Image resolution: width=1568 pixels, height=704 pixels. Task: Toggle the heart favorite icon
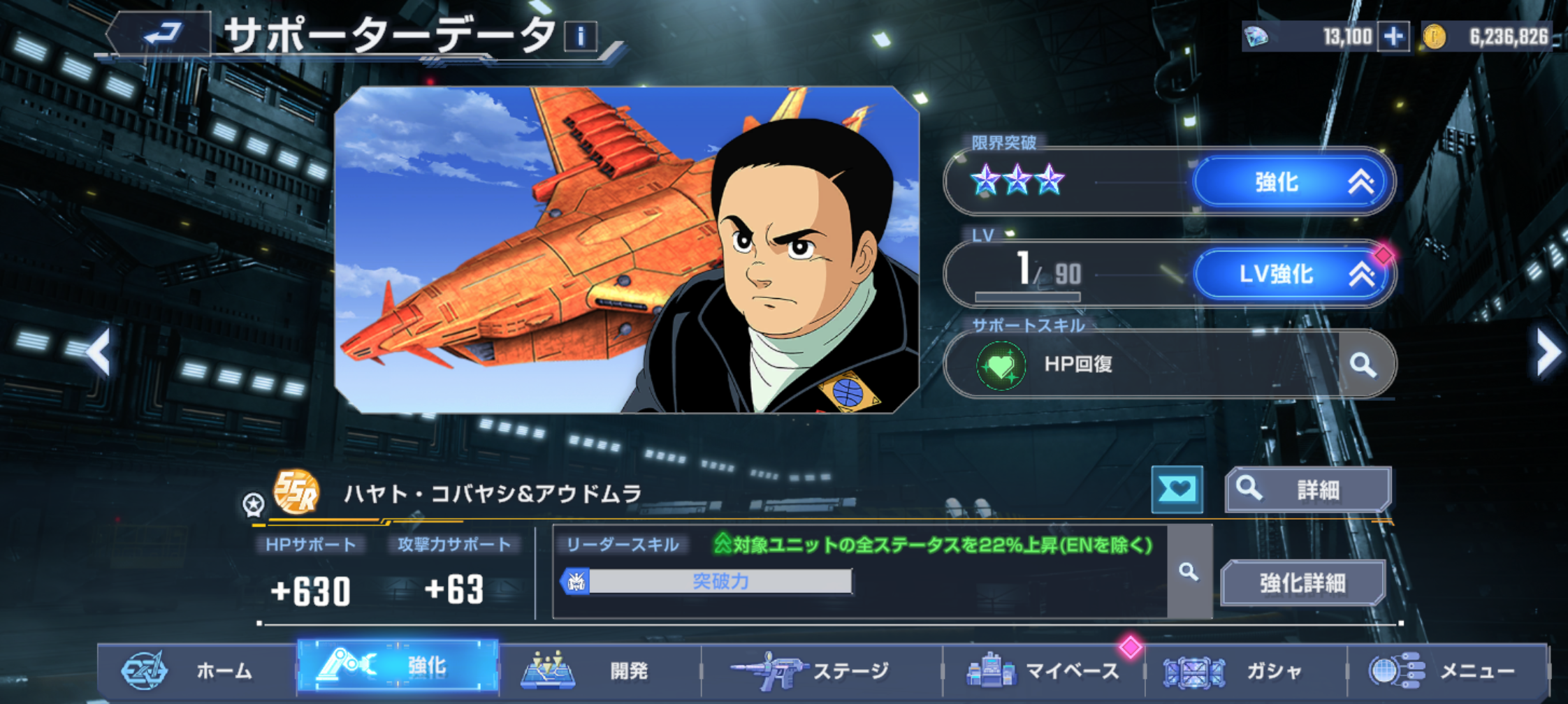[1177, 489]
